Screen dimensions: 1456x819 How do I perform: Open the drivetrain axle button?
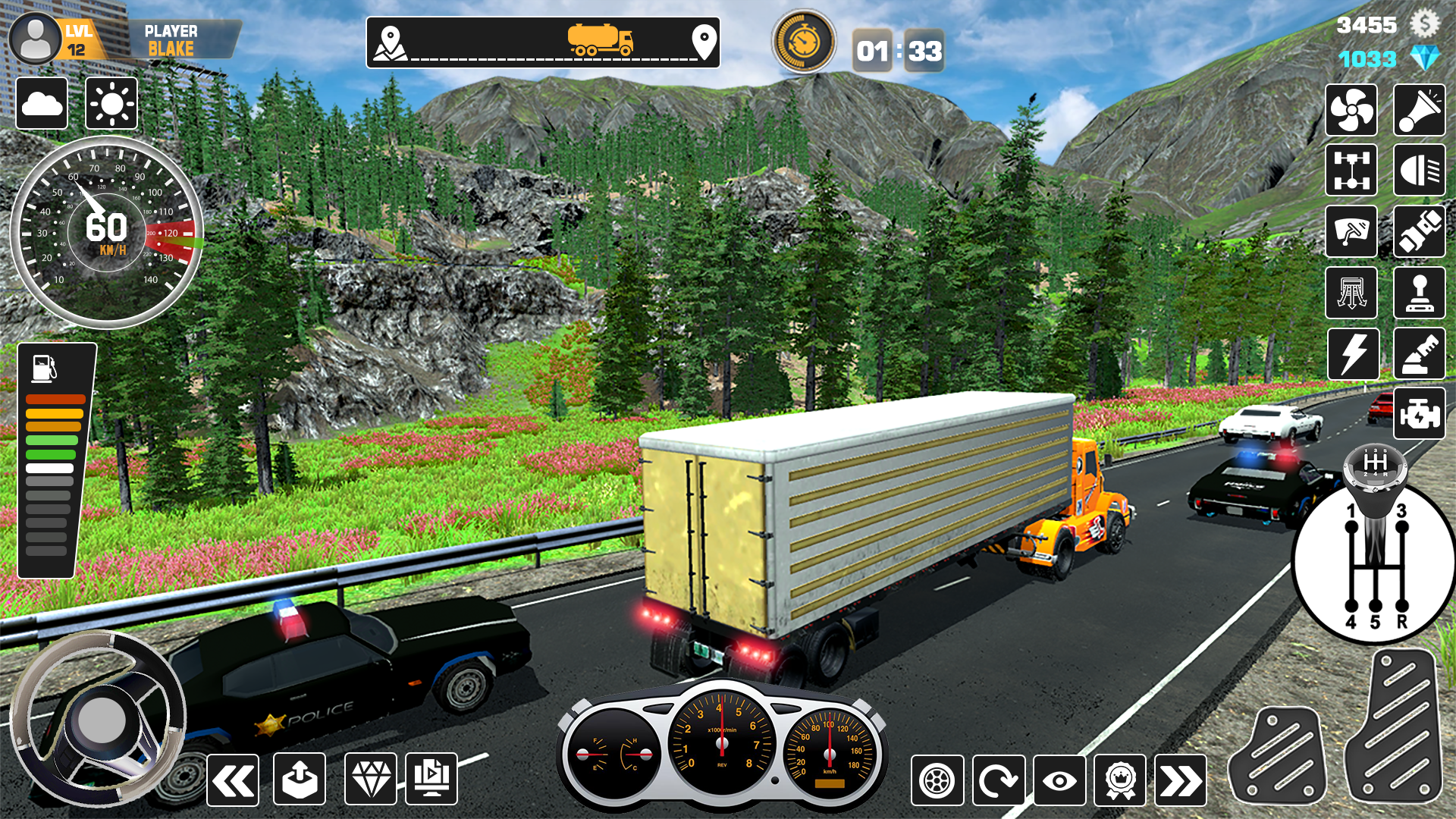pyautogui.click(x=1351, y=170)
